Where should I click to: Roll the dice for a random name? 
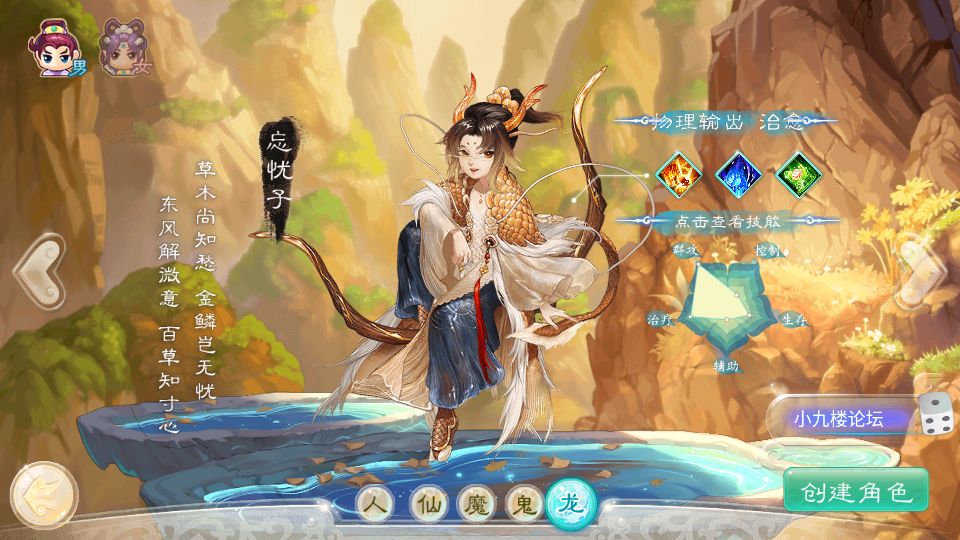[x=936, y=415]
